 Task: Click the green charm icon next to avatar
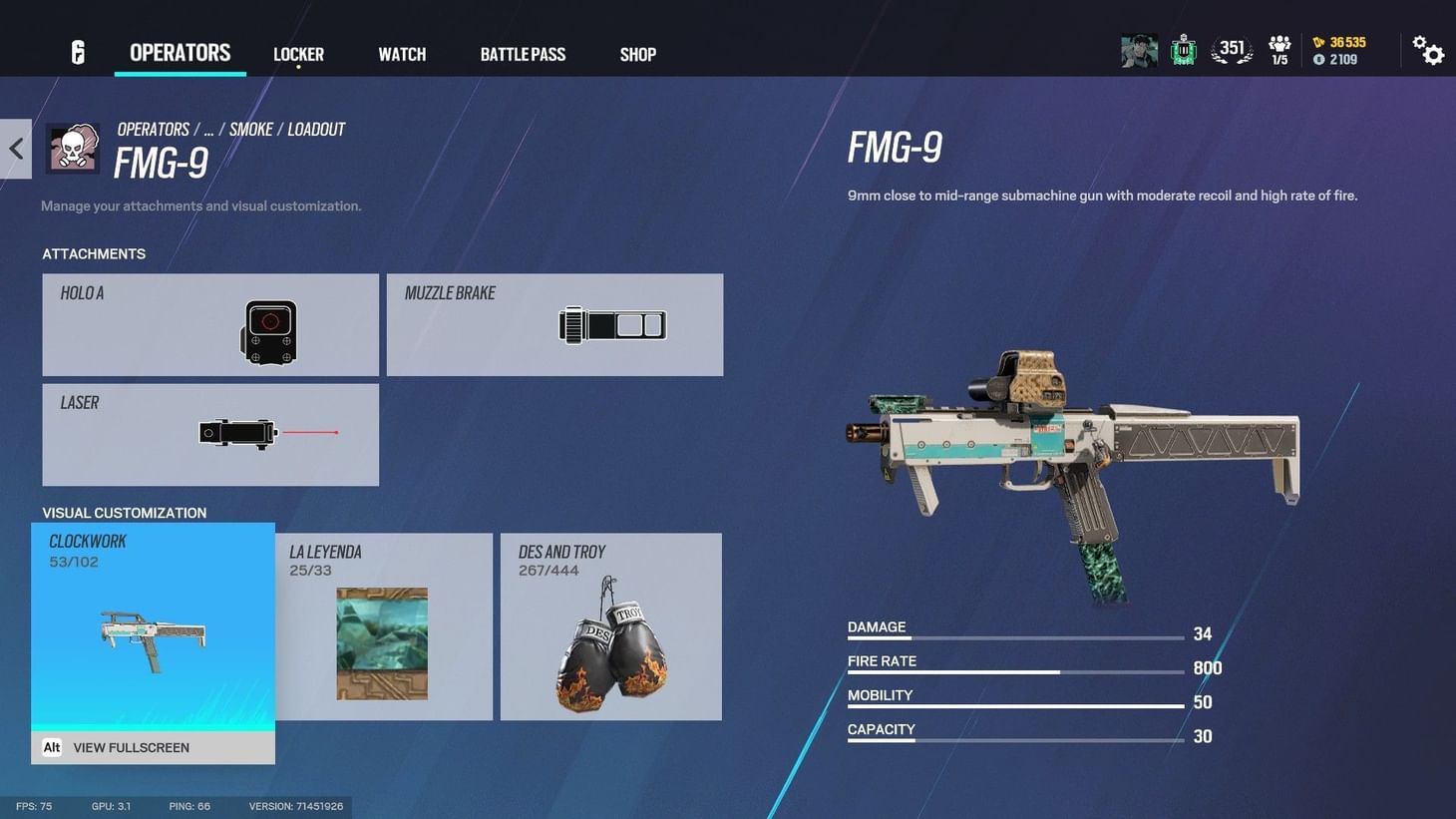coord(1184,48)
